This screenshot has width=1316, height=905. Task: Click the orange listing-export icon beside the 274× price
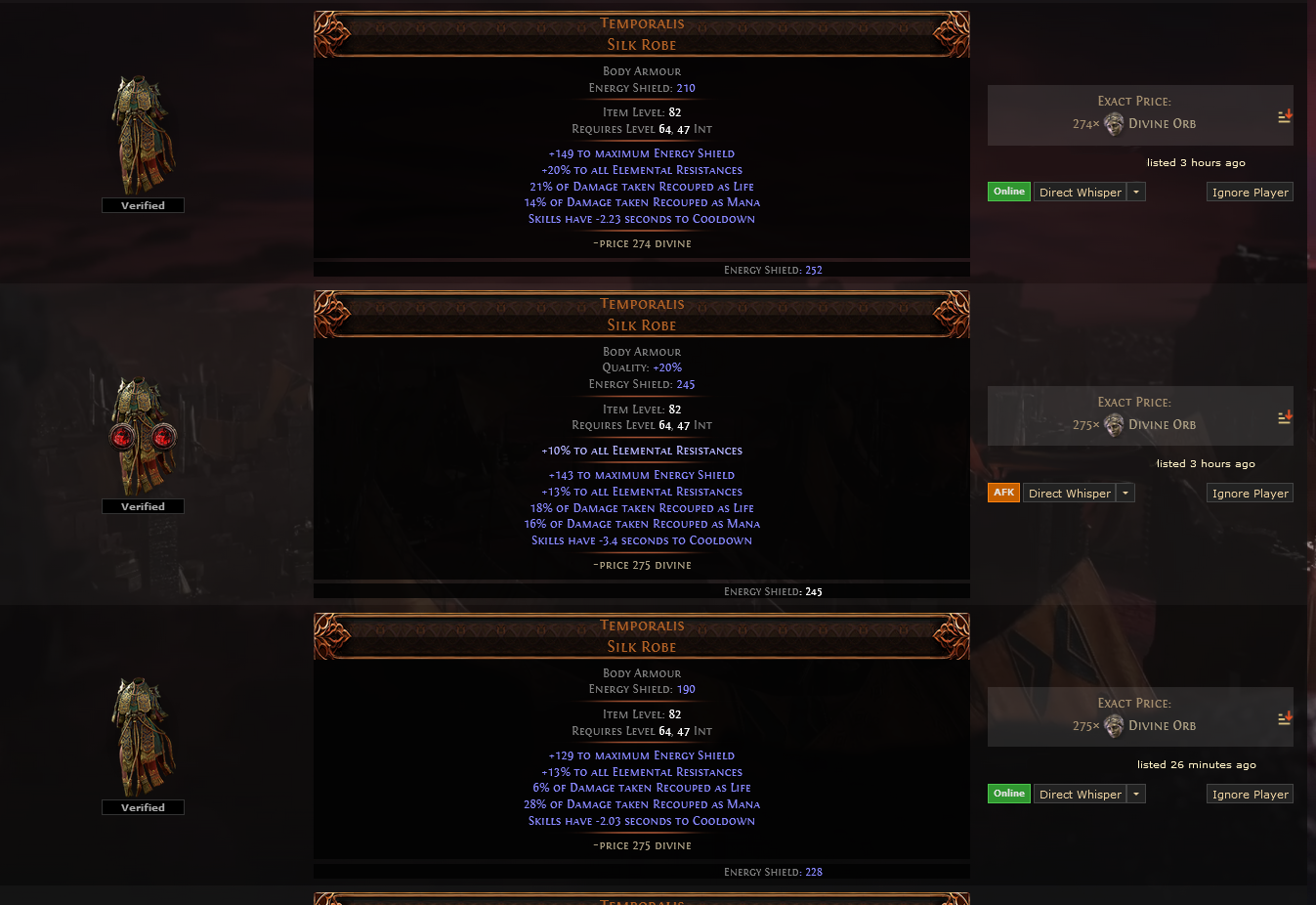point(1284,115)
